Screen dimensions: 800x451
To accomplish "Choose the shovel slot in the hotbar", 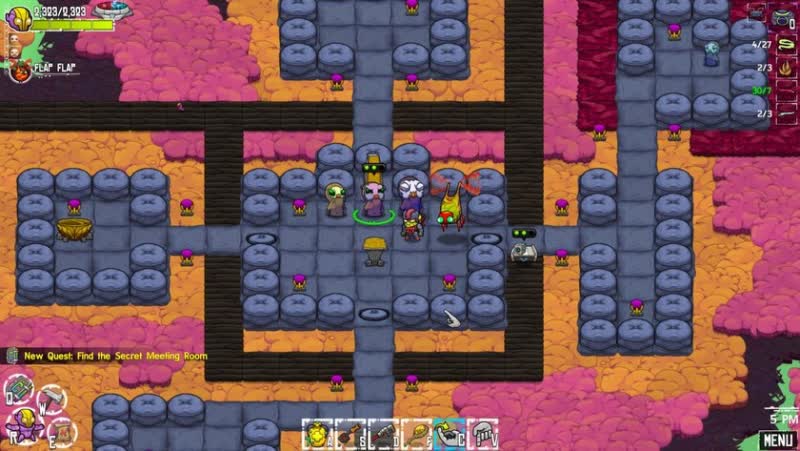I will pos(352,433).
